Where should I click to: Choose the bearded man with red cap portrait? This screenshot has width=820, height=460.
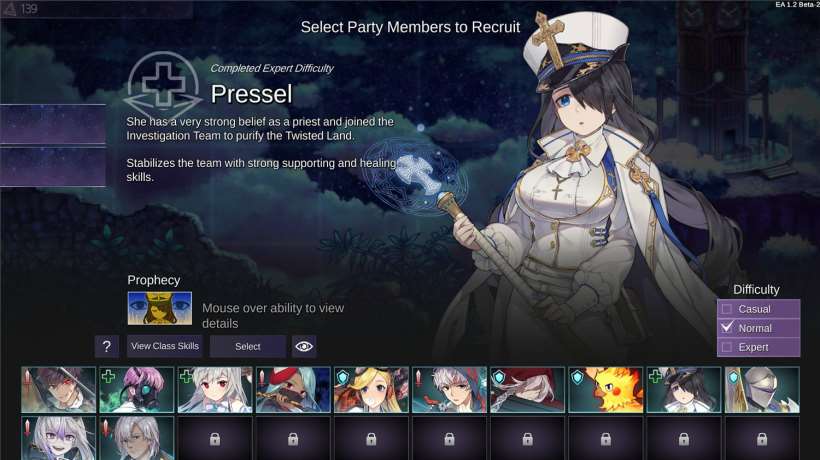(292, 390)
